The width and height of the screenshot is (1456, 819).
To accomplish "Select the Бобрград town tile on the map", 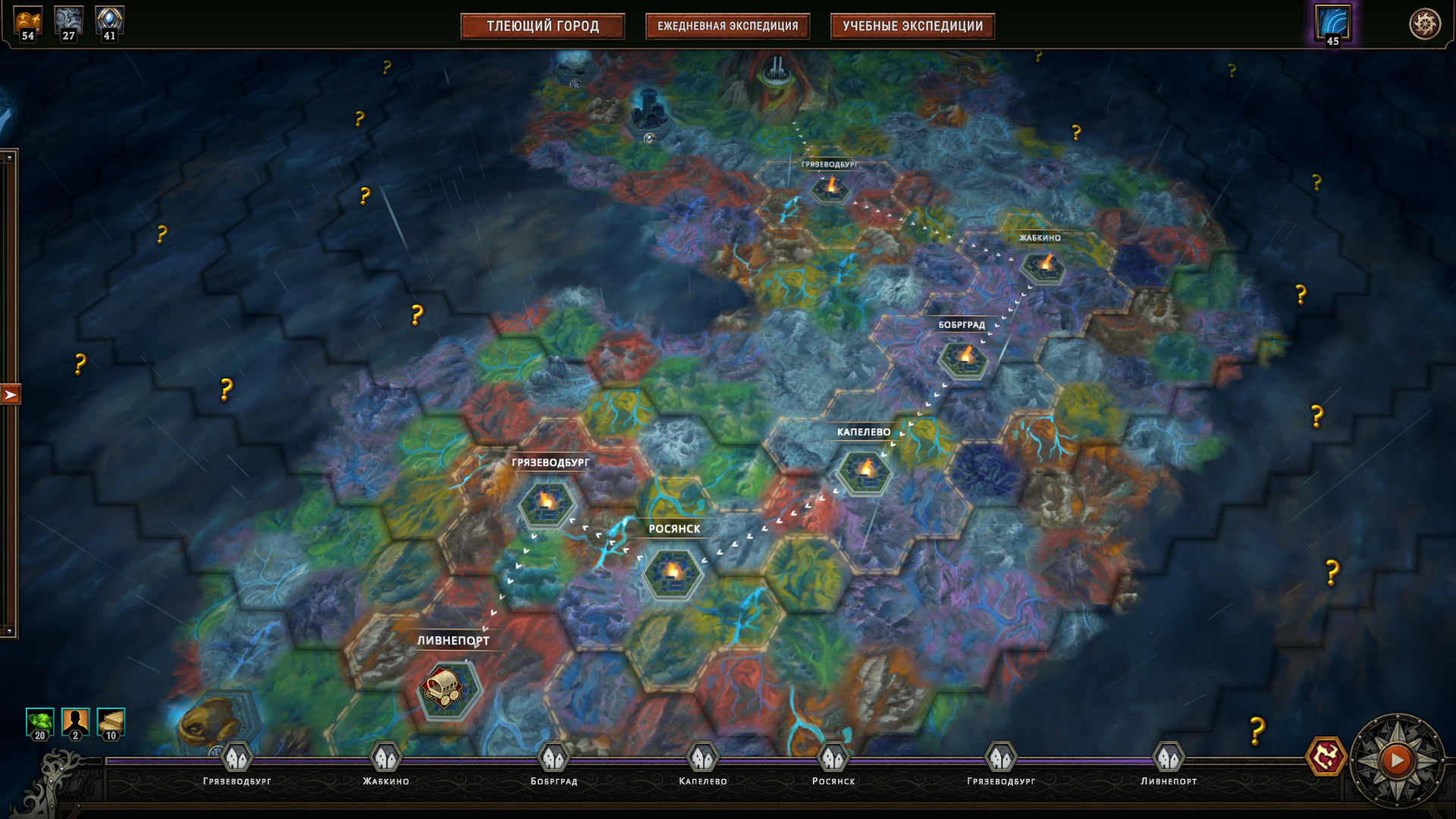I will pos(963,358).
